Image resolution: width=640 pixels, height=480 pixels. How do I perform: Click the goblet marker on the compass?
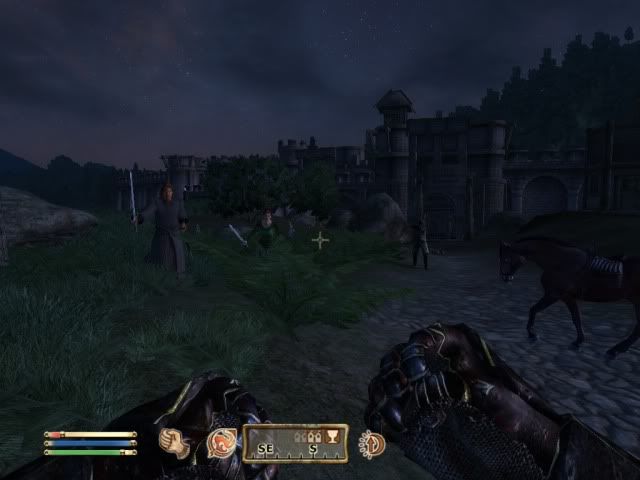332,437
